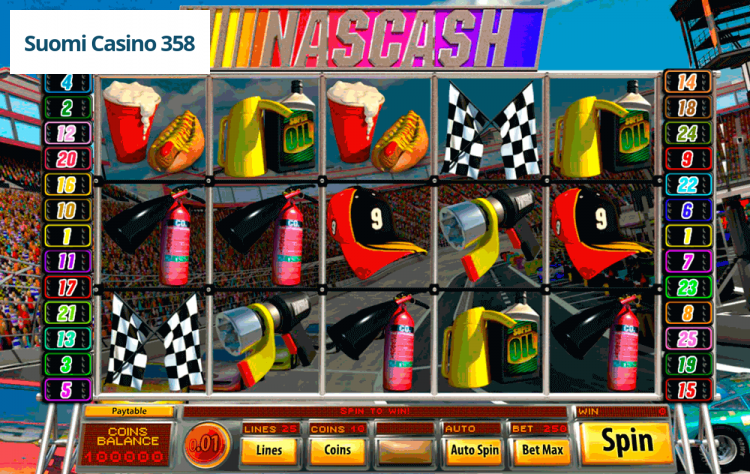Viewport: 750px width, 474px height.
Task: Select payline number 23
Action: 687,287
